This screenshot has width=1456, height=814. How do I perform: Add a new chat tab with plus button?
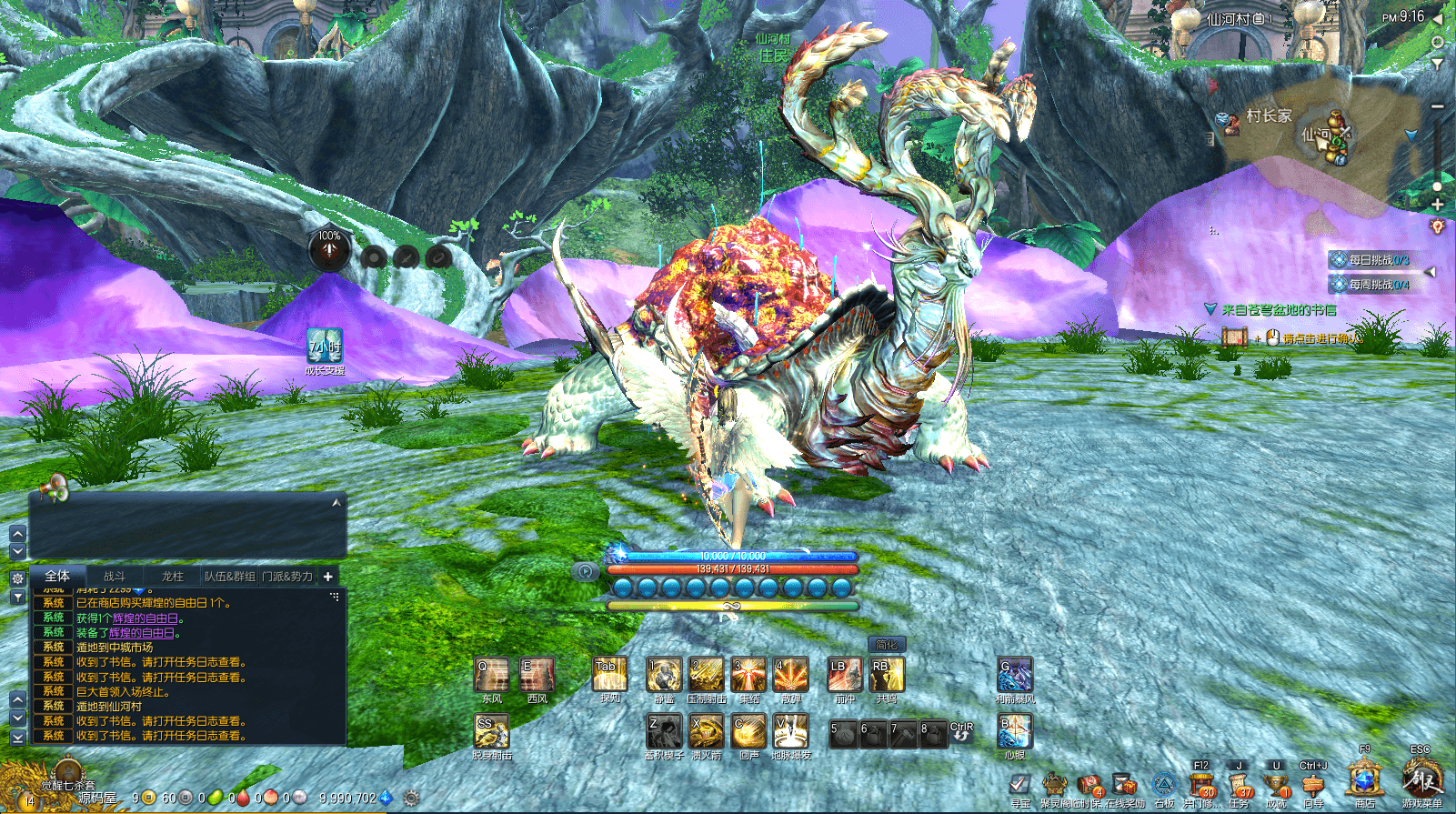[x=328, y=577]
